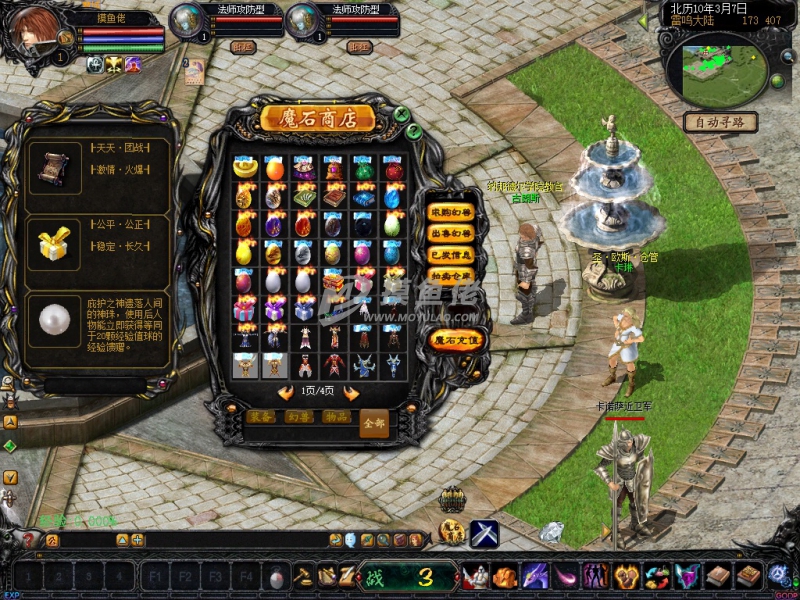Select the 全部 all-items tab
Viewport: 800px width, 600px height.
(x=373, y=422)
